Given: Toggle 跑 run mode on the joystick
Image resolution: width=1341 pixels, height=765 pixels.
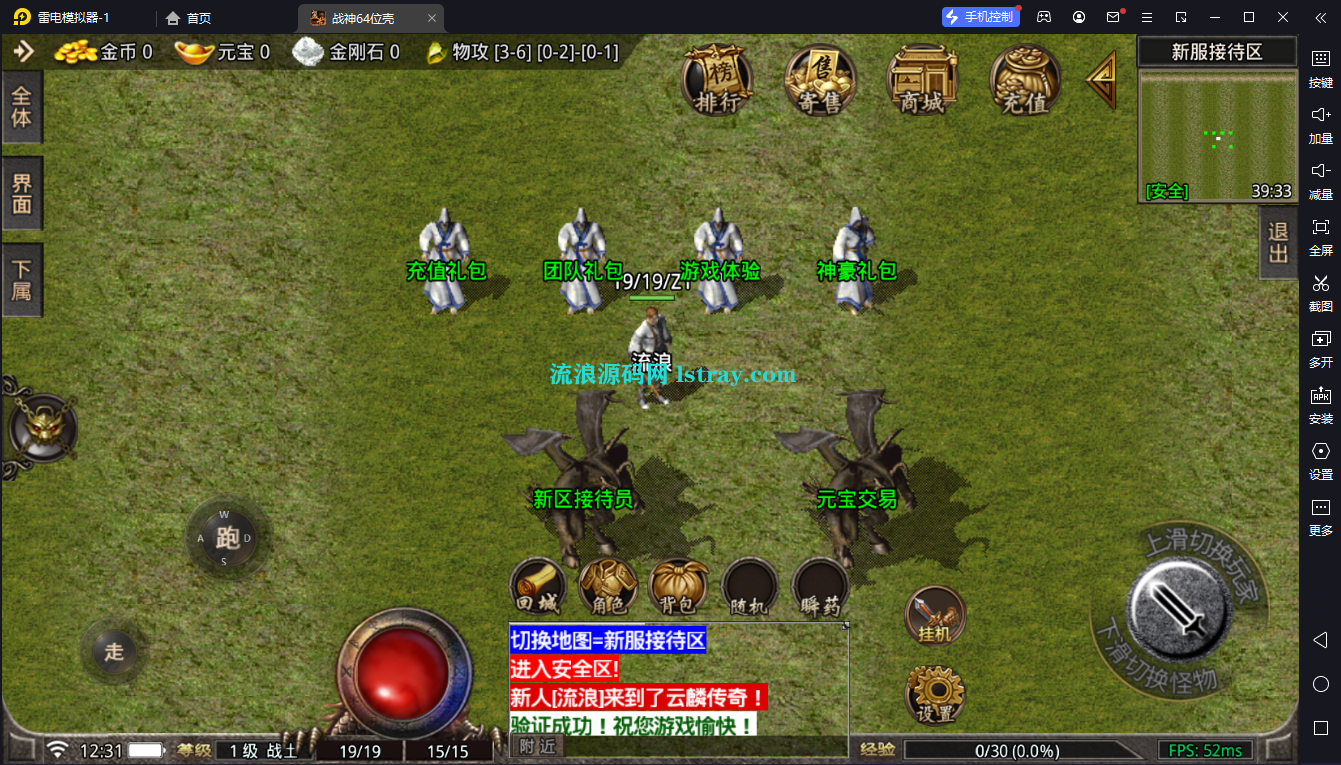Looking at the screenshot, I should tap(228, 538).
